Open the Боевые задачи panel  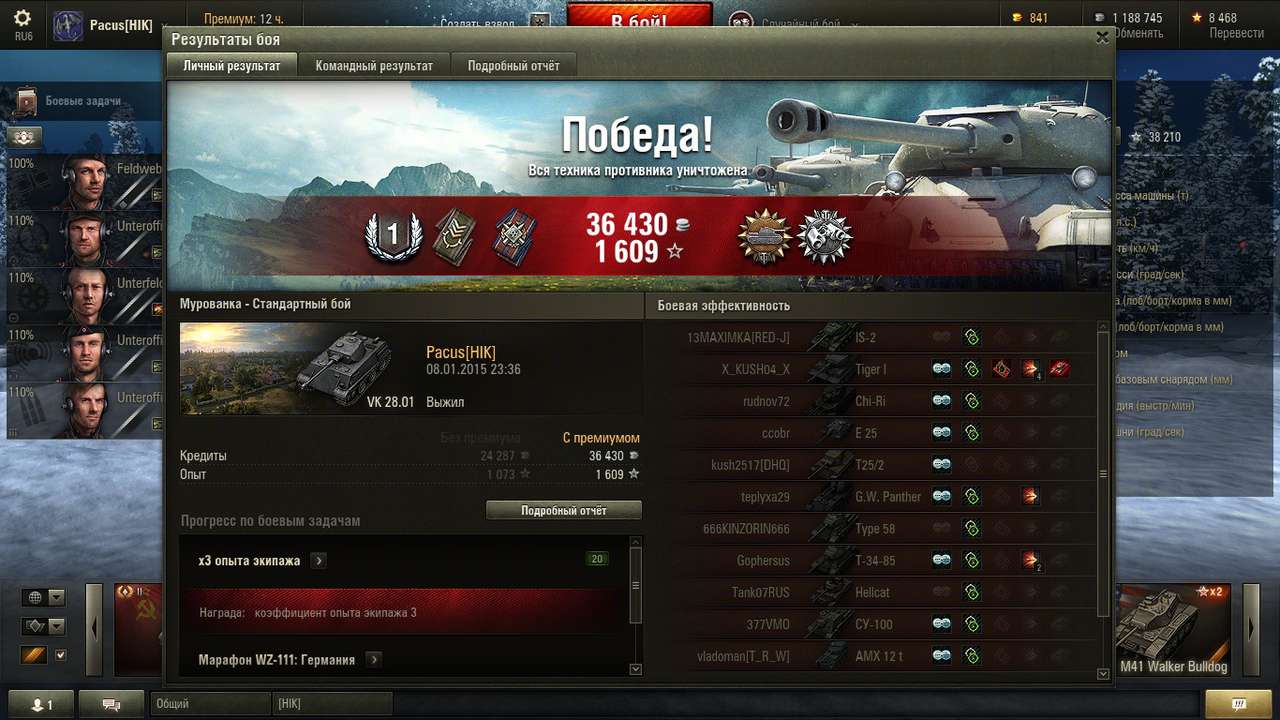(x=82, y=101)
